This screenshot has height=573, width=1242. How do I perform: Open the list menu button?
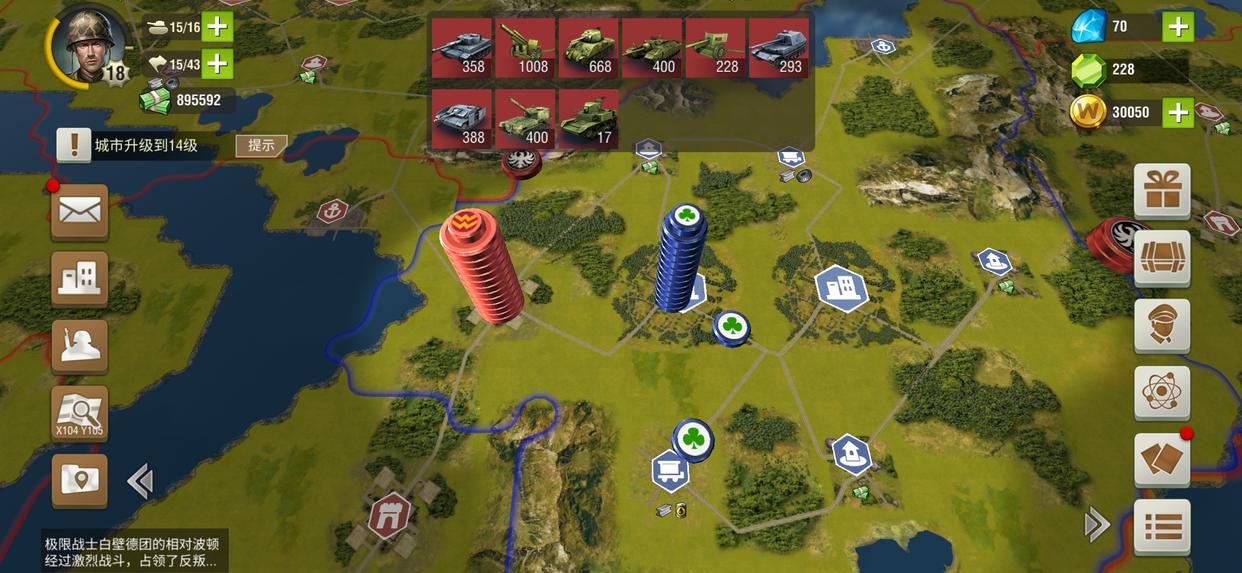1162,526
